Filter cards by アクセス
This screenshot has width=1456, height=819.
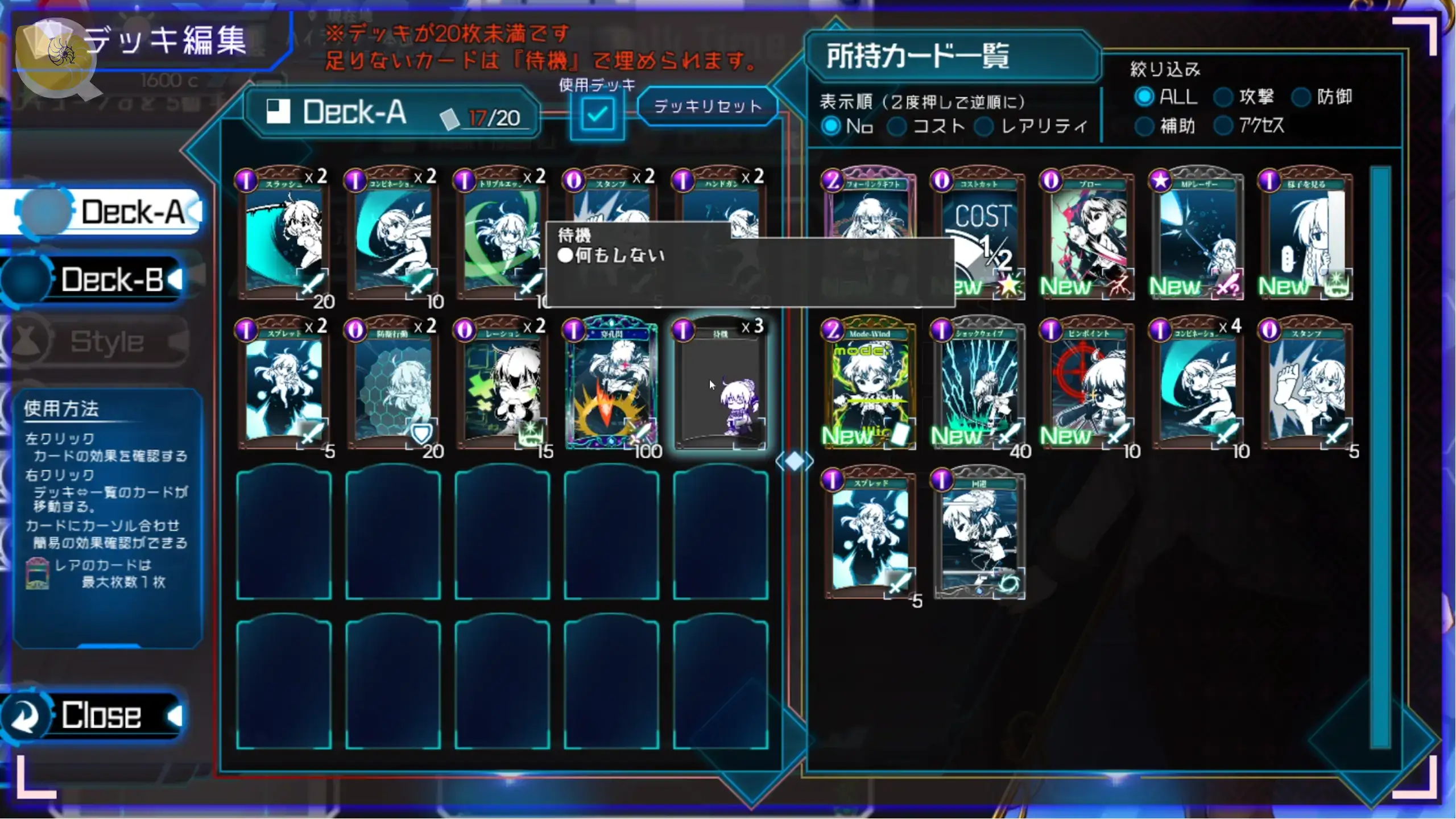click(x=1223, y=126)
